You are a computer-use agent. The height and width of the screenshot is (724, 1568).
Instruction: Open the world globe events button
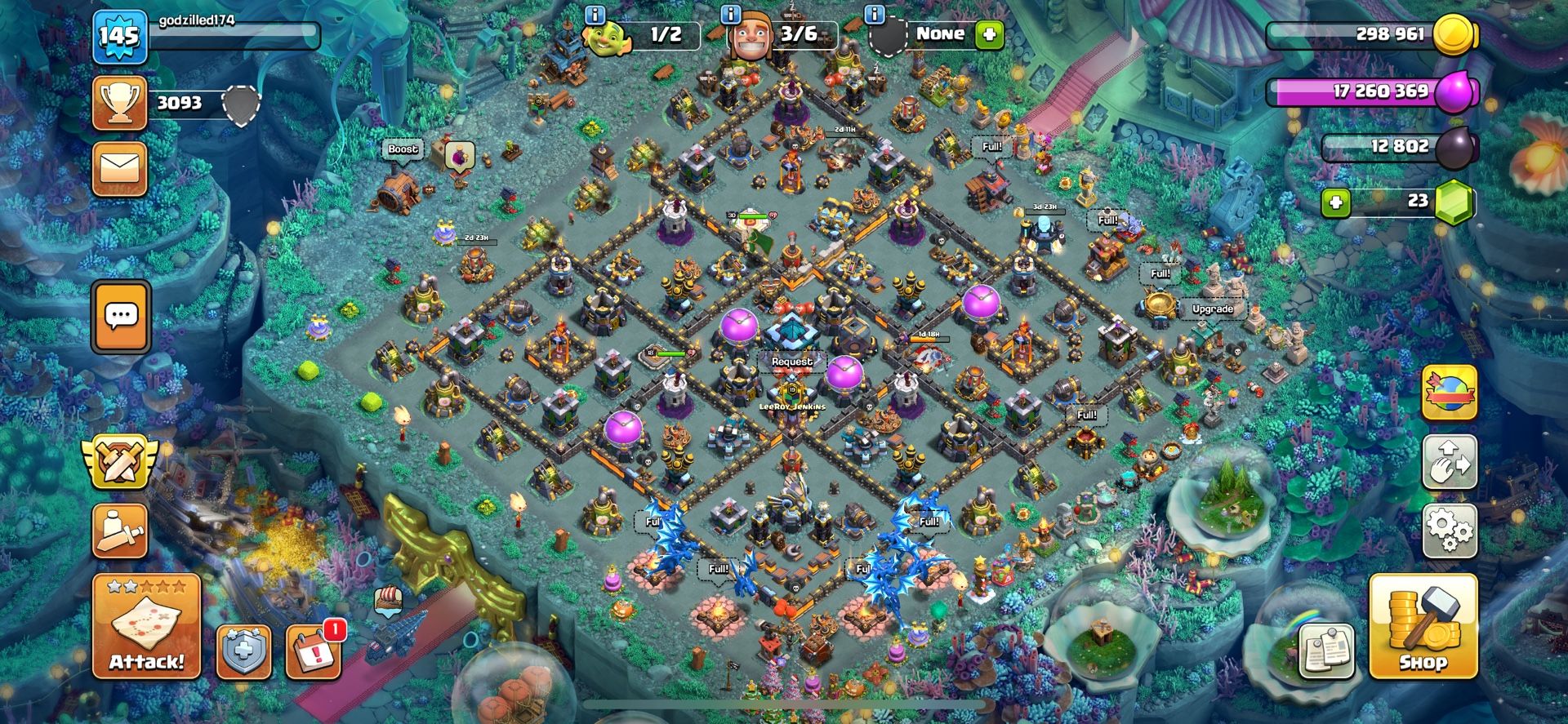click(1450, 393)
